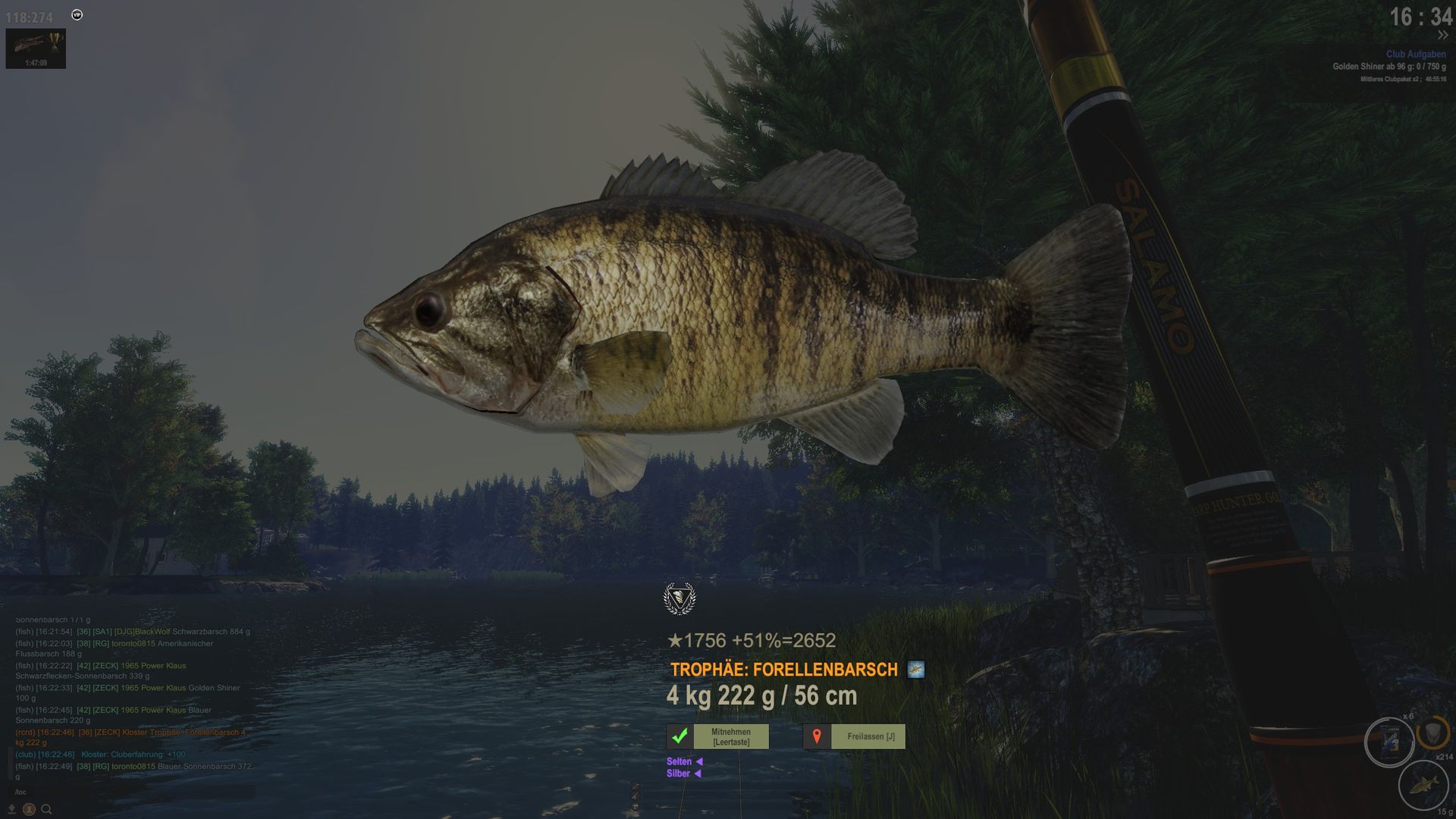Click the player avatar icon below chat
The height and width of the screenshot is (819, 1456).
29,809
